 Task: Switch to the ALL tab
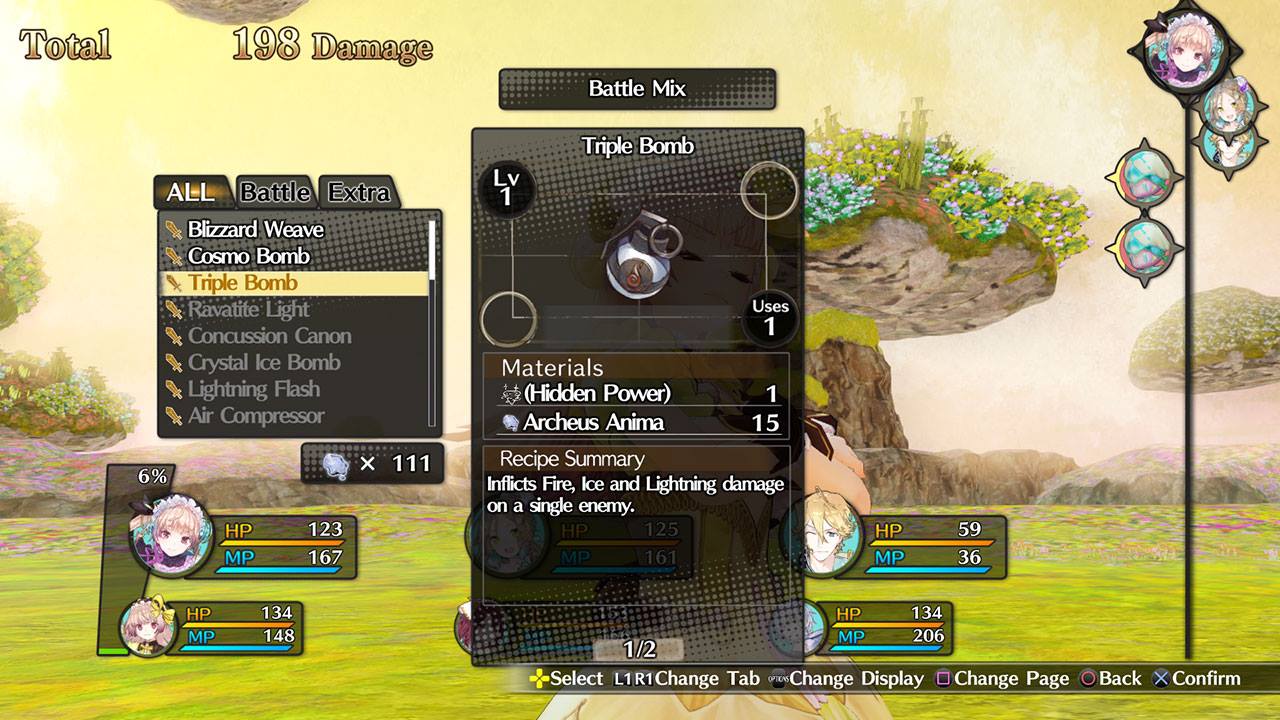tap(191, 191)
